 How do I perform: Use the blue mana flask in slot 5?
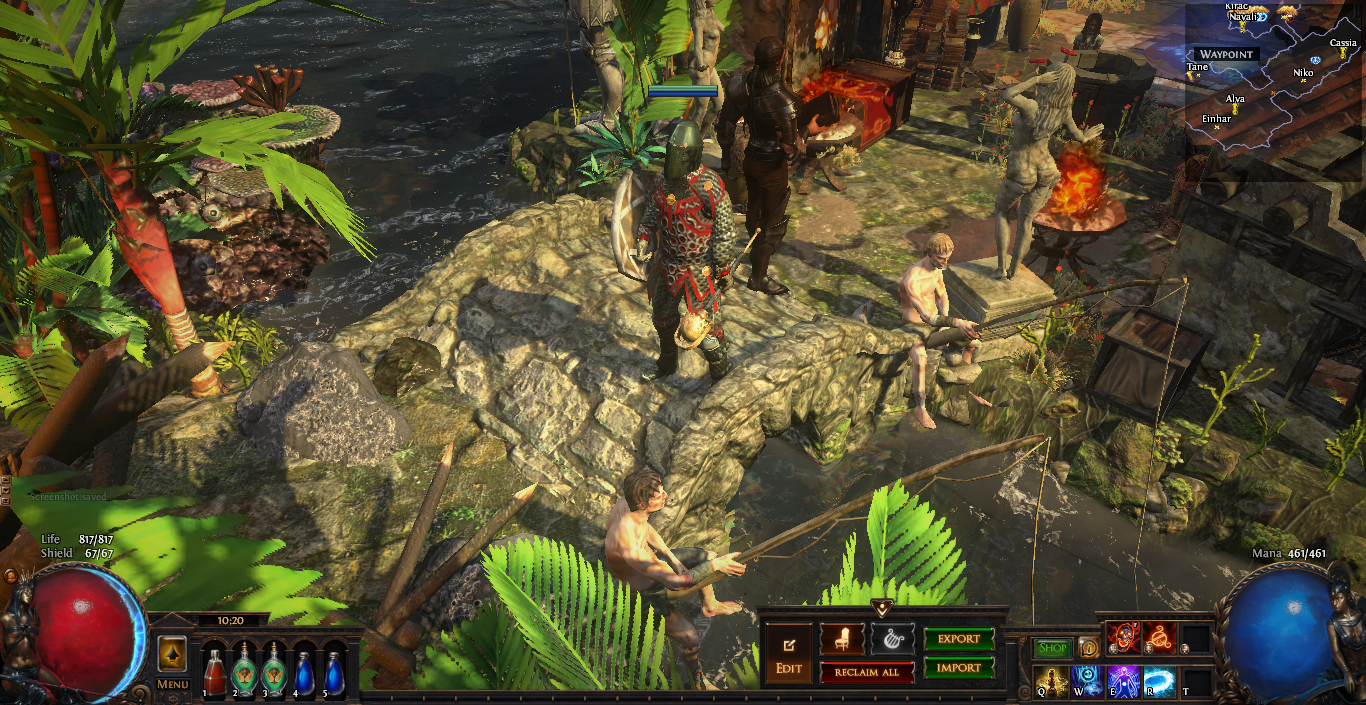coord(333,671)
